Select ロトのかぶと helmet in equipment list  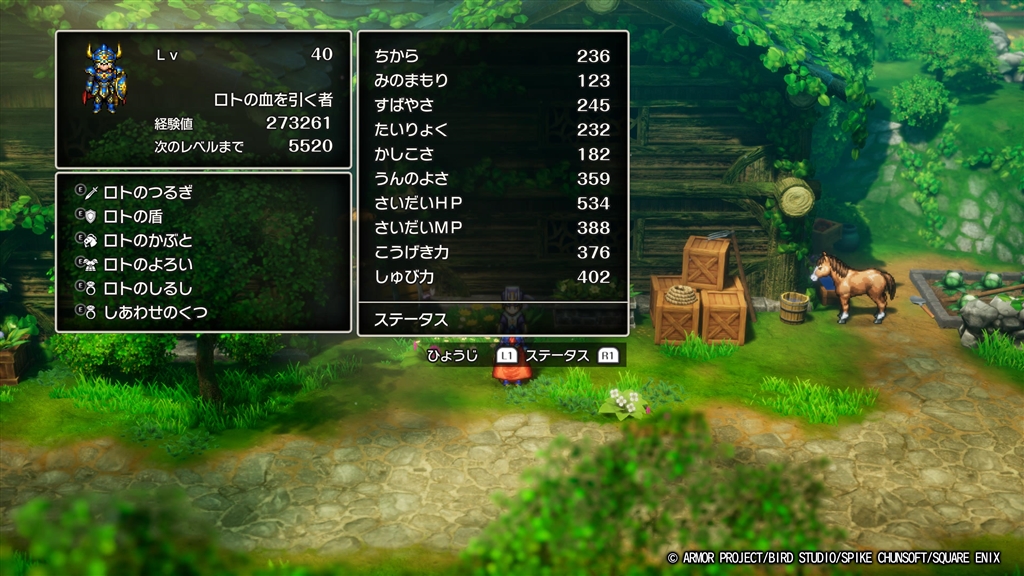(149, 240)
